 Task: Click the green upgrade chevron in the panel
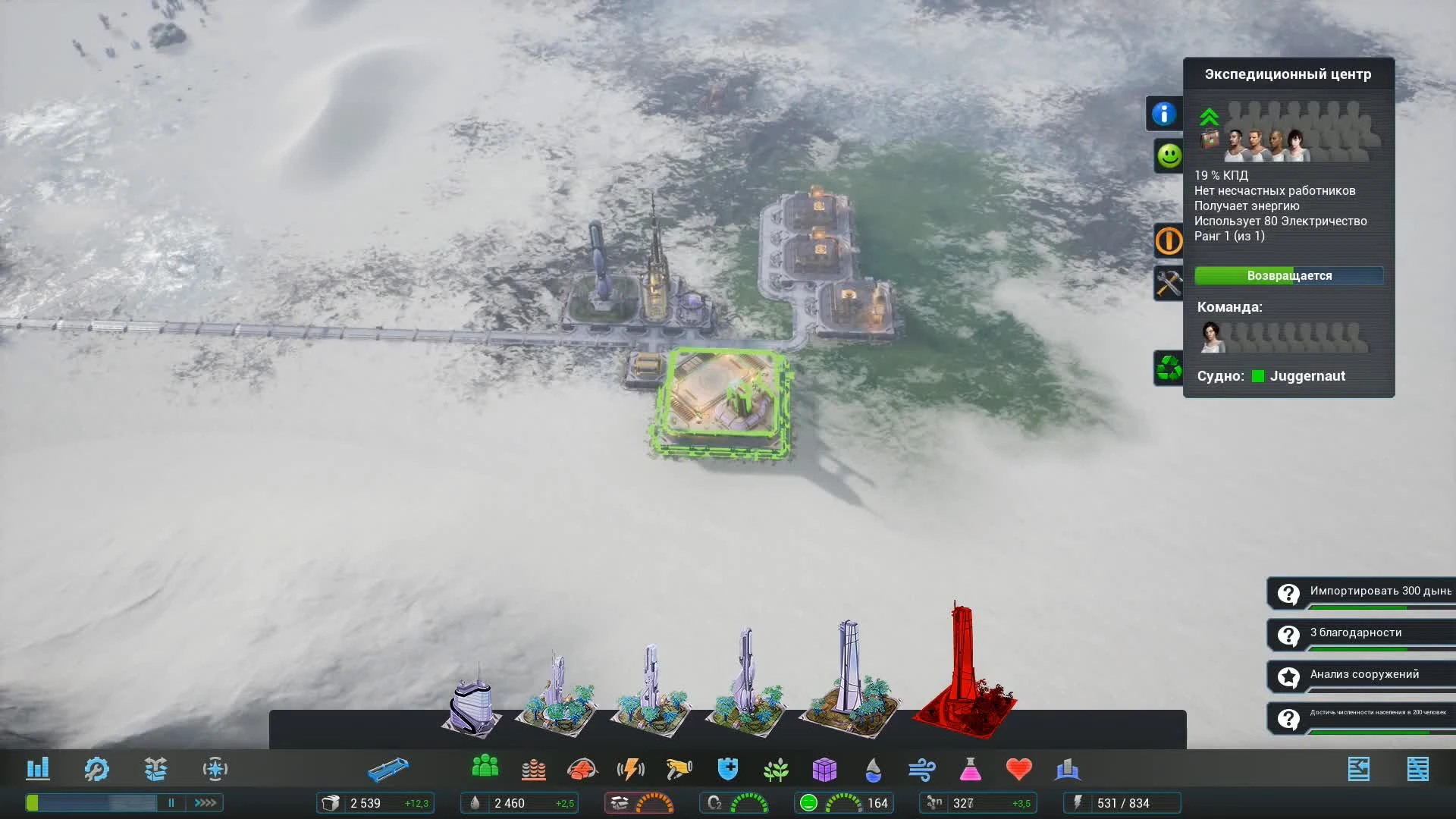(x=1209, y=118)
